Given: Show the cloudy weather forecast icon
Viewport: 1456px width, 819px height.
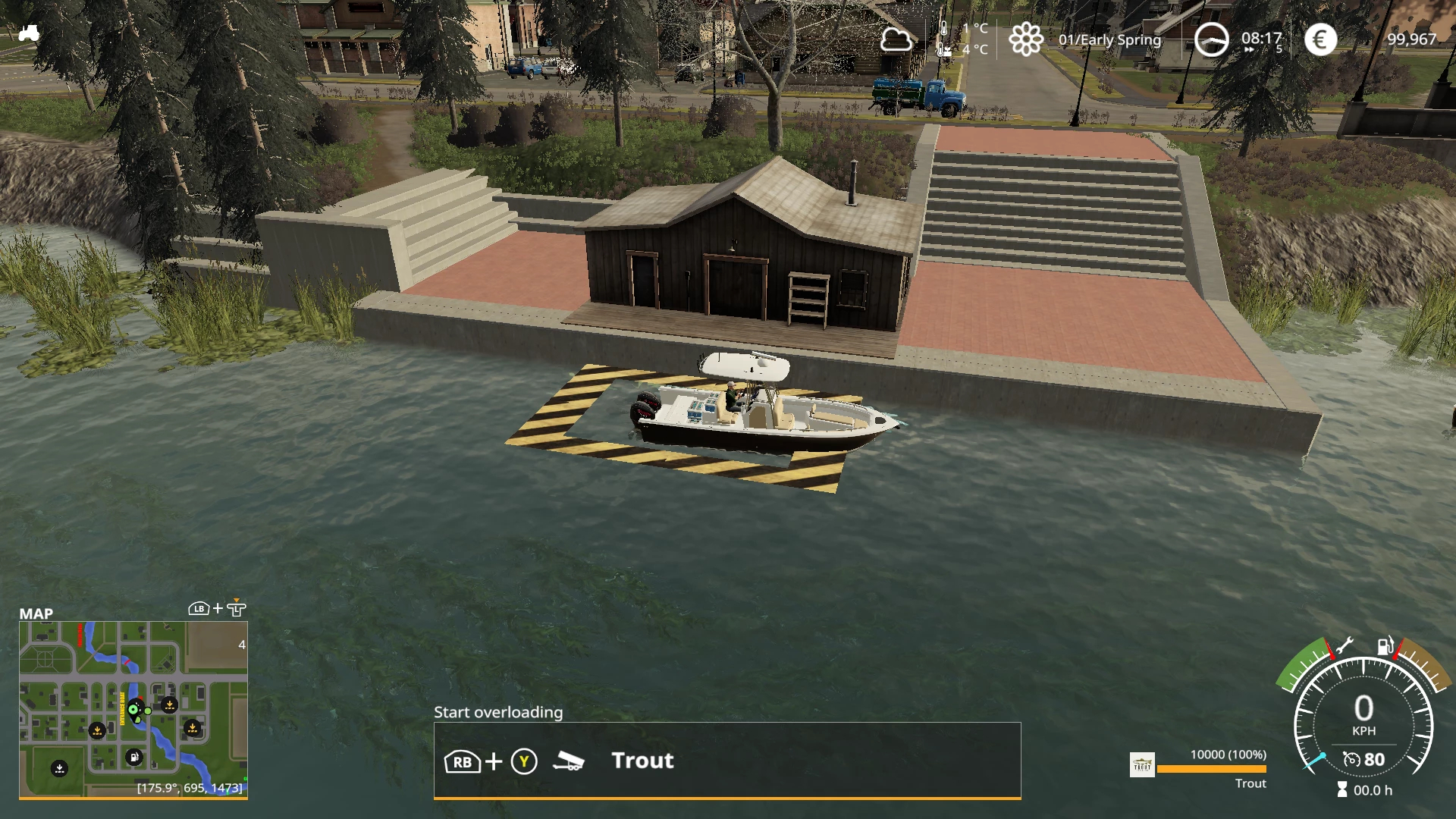Looking at the screenshot, I should tap(896, 39).
